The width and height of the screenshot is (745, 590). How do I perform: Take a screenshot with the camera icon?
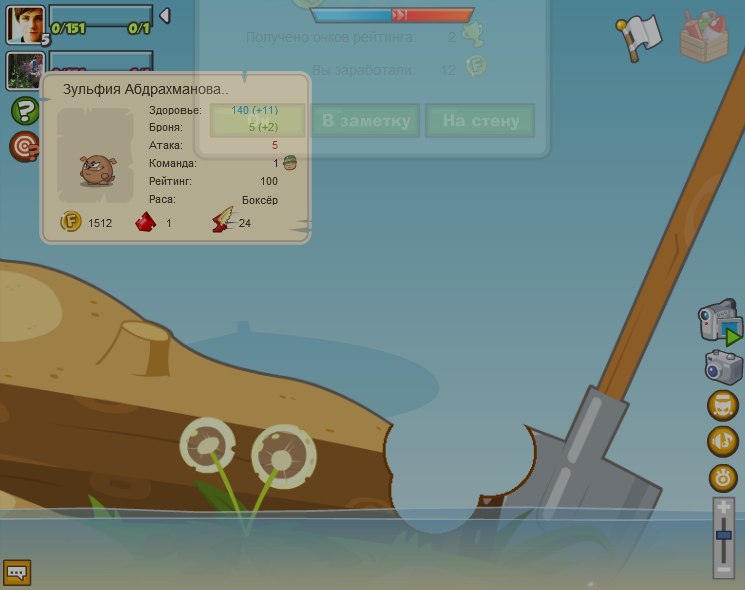(x=723, y=367)
